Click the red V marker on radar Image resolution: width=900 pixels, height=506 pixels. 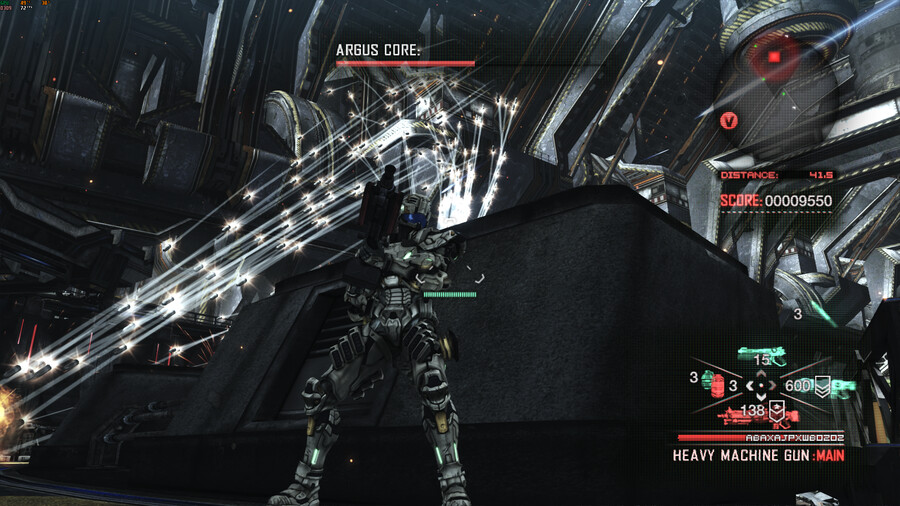(729, 121)
